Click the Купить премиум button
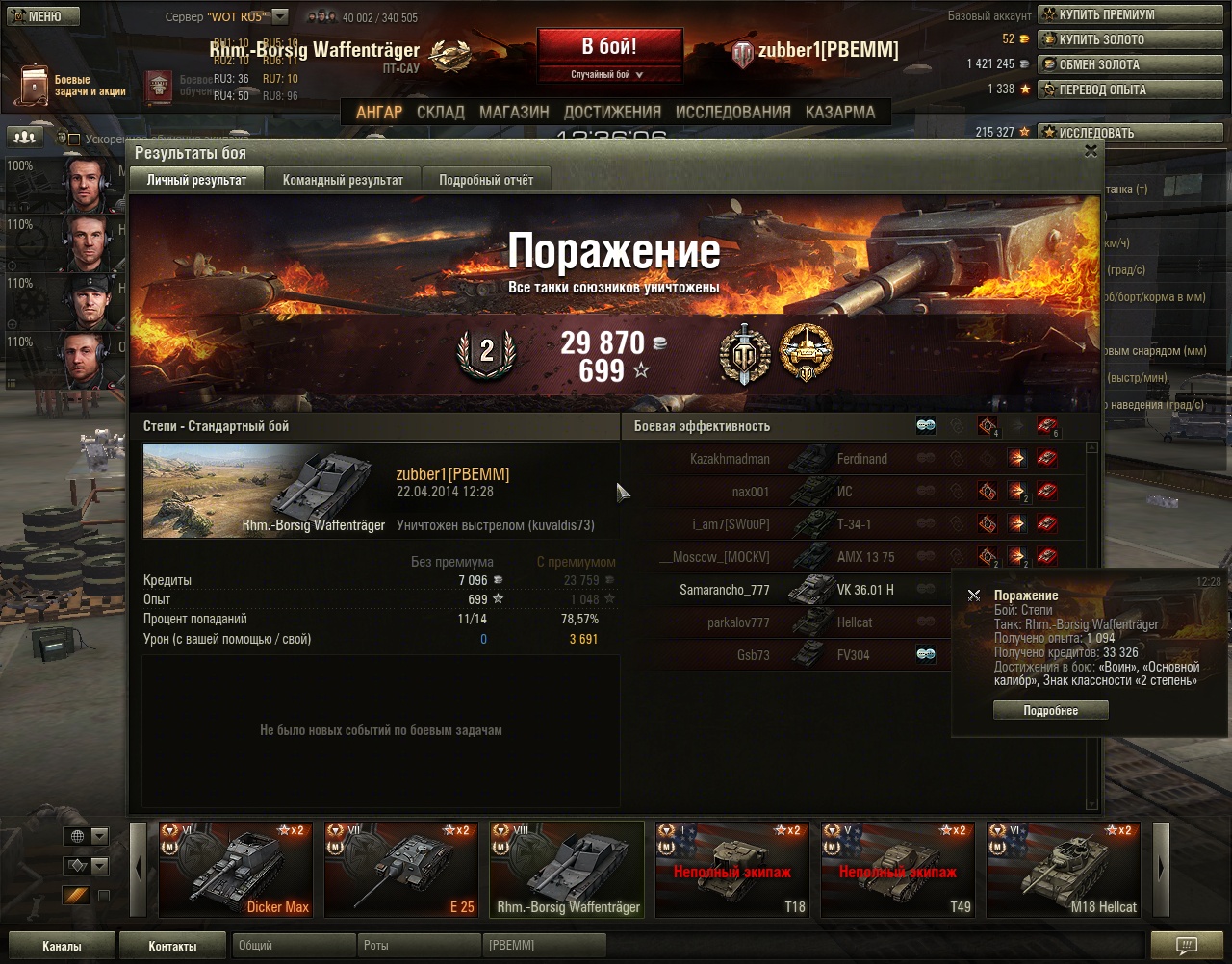 tap(1106, 14)
